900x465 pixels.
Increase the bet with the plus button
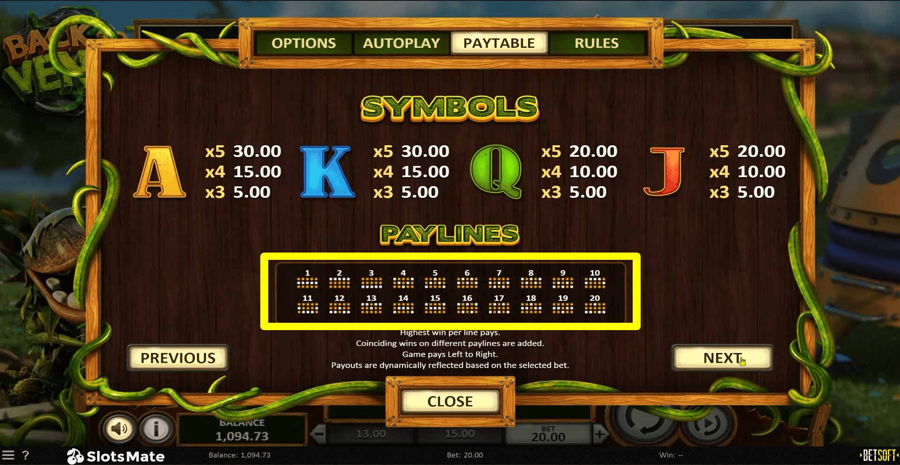tap(600, 434)
